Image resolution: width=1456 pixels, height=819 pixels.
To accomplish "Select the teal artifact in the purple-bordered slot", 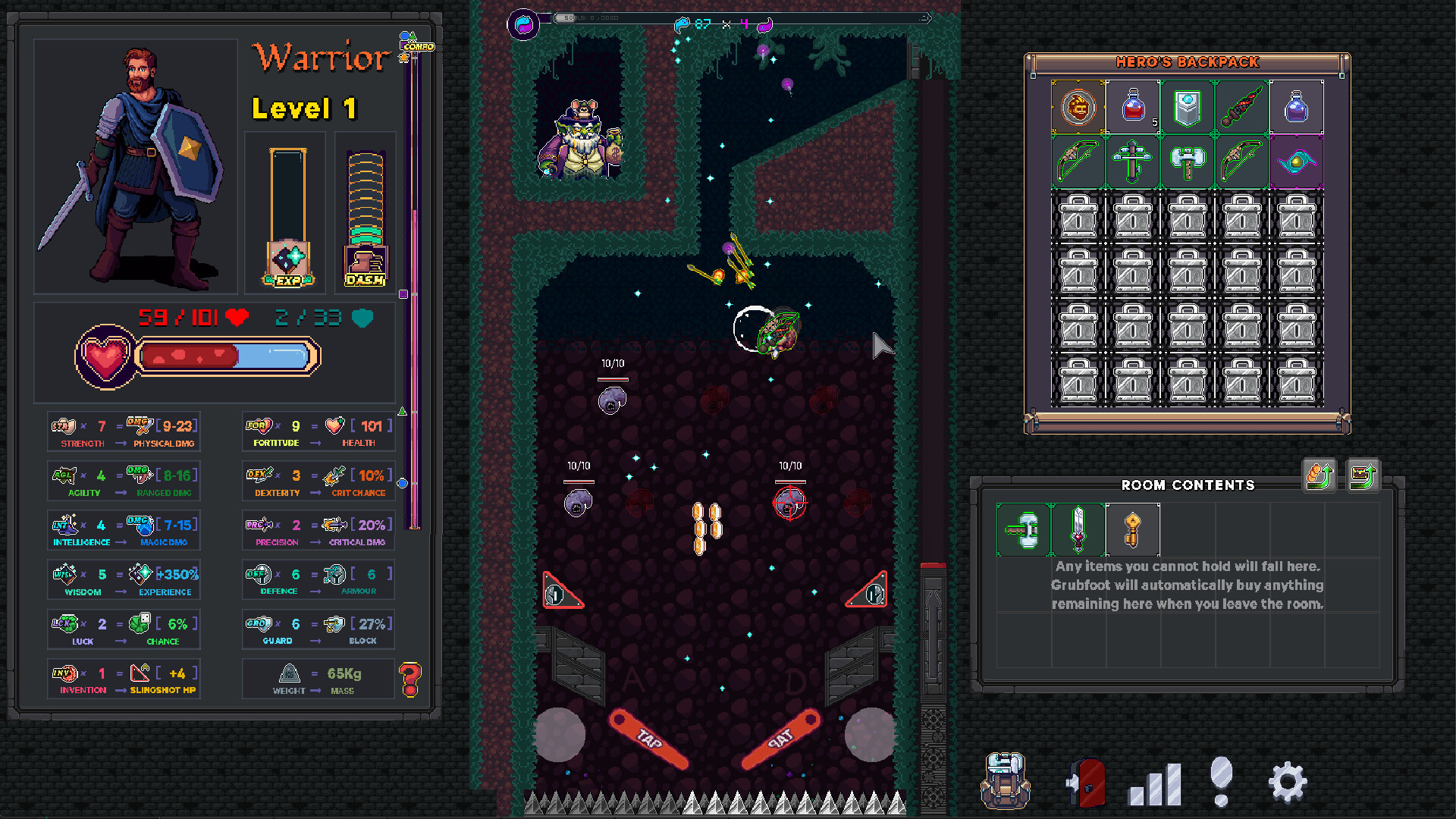I will [1298, 161].
